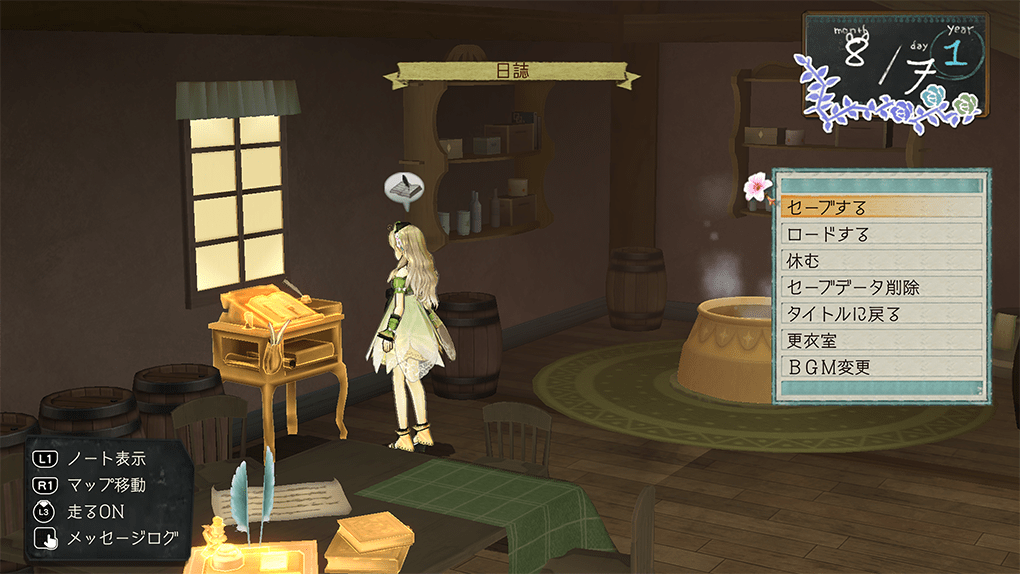The height and width of the screenshot is (574, 1020).
Task: Open セーブデータ削除 to delete save data
Action: click(x=880, y=288)
